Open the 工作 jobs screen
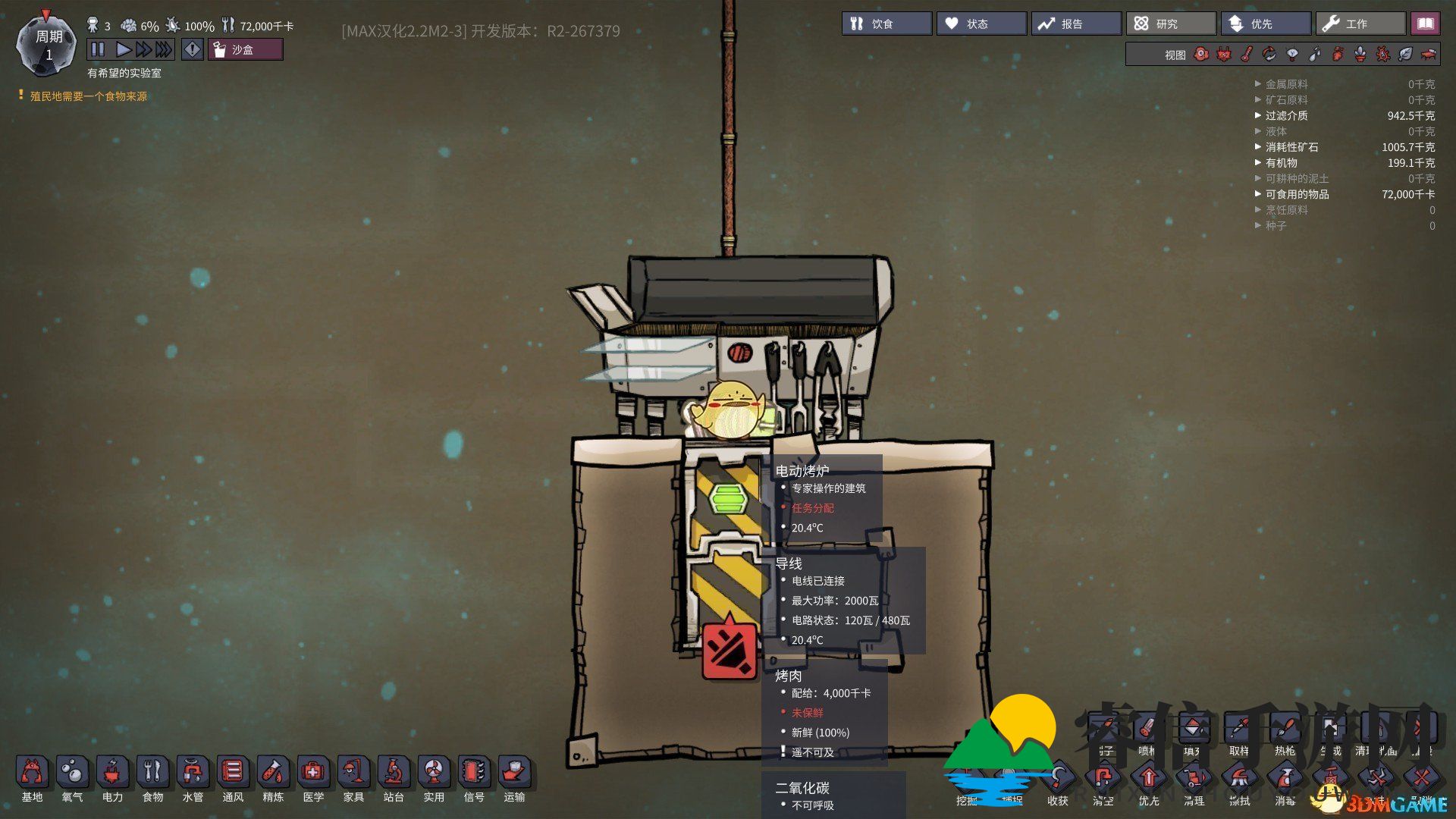The image size is (1456, 819). pyautogui.click(x=1360, y=24)
